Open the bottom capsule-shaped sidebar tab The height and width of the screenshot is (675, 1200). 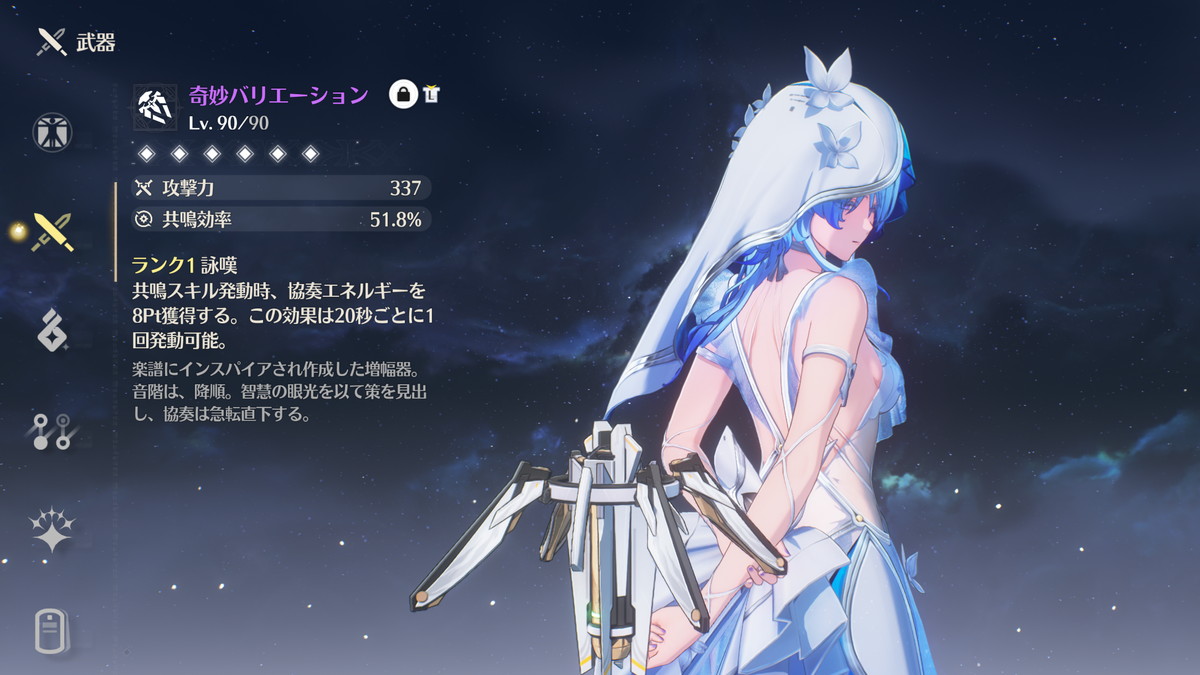point(52,630)
